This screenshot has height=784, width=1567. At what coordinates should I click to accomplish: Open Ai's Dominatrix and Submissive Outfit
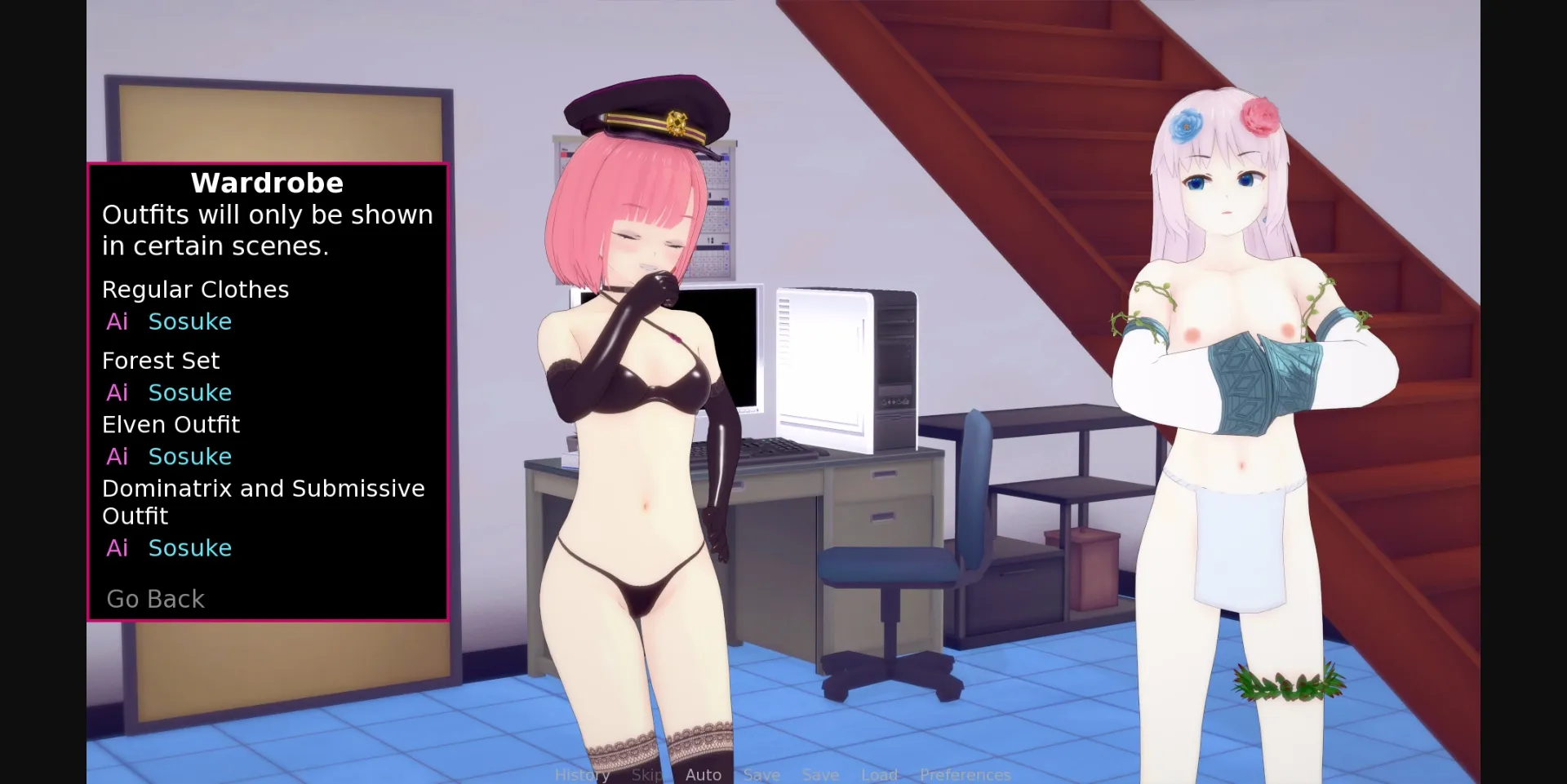118,548
